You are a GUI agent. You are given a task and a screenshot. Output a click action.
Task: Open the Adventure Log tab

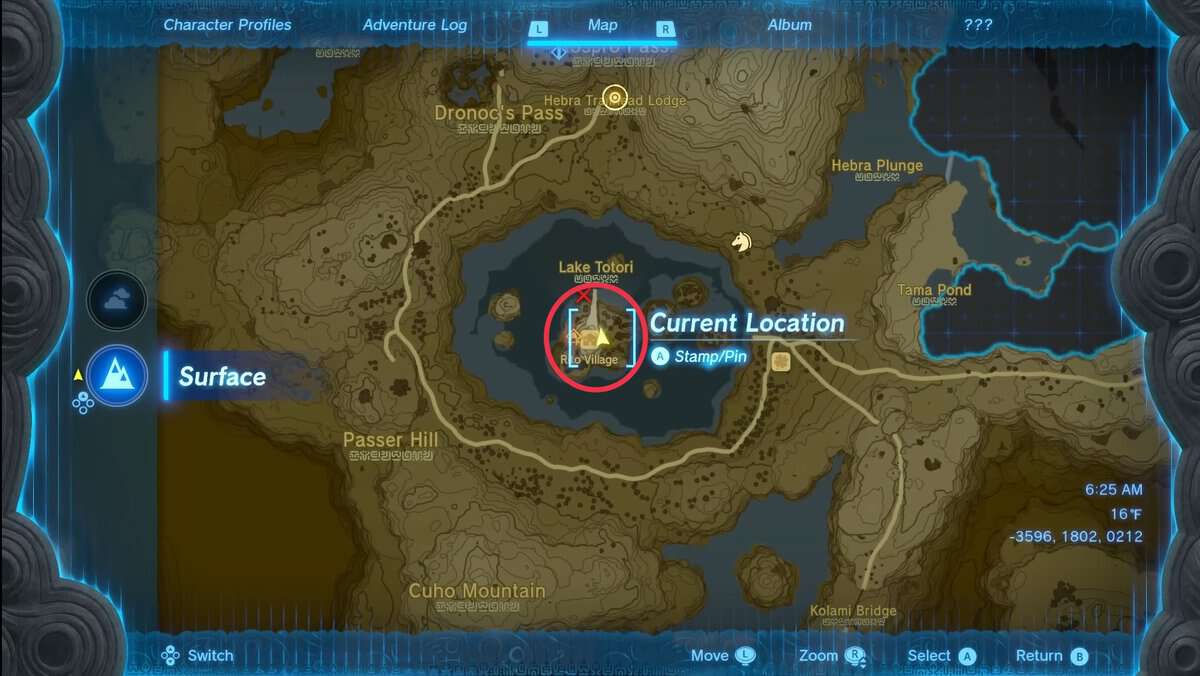(414, 25)
